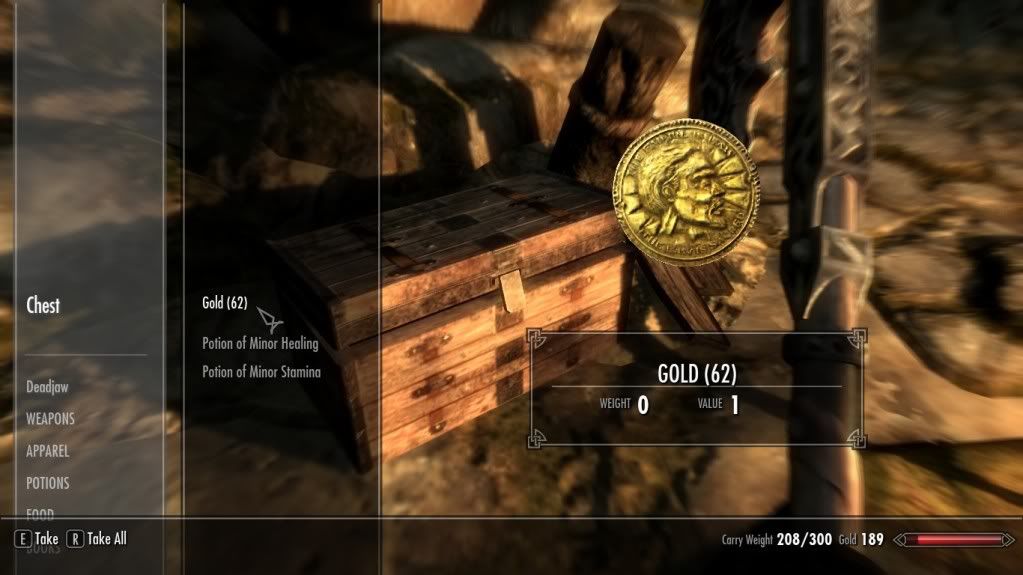This screenshot has height=575, width=1023.
Task: Choose Potion of Minor Healing
Action: pos(260,343)
